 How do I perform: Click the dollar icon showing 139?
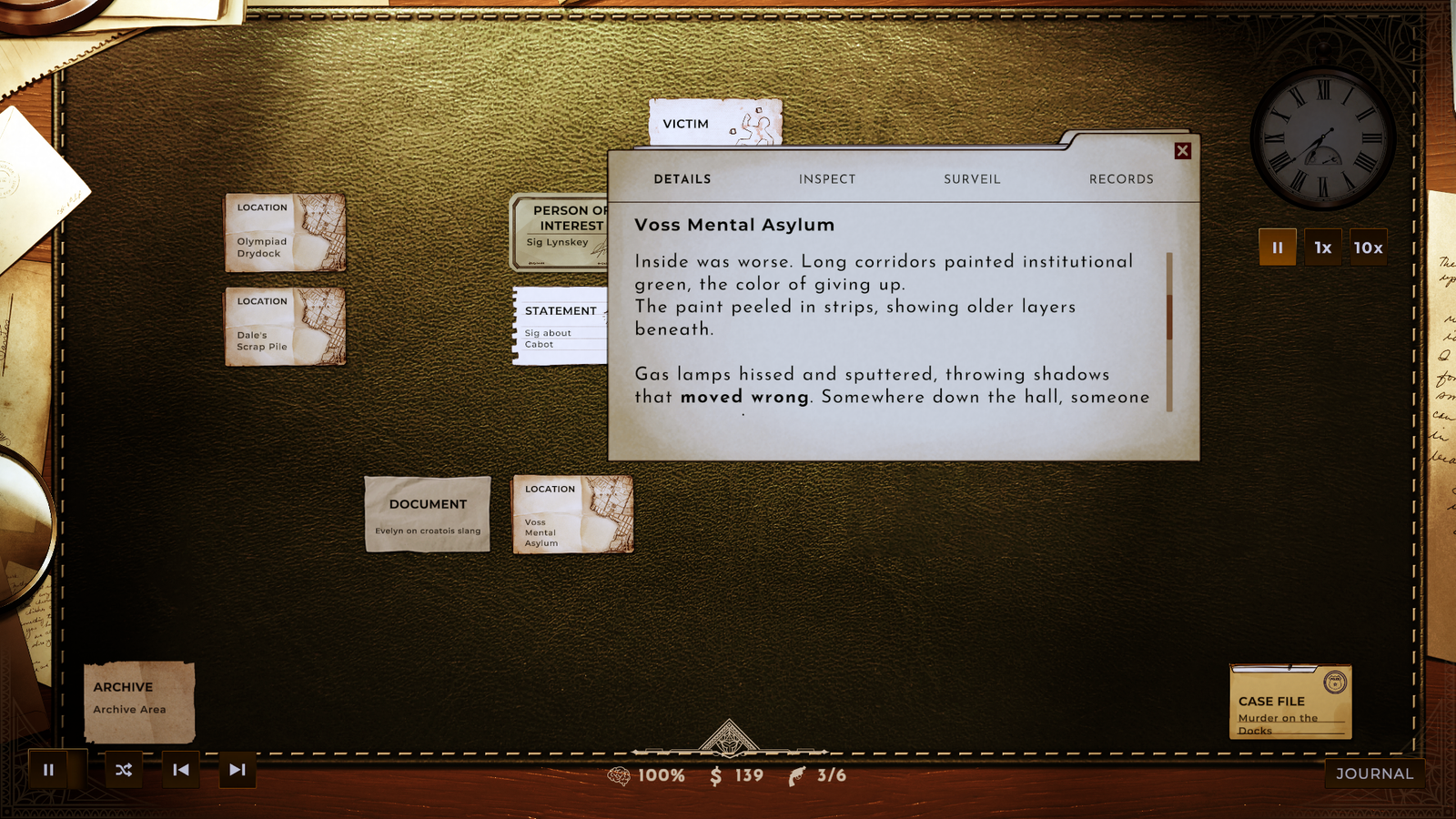coord(717,776)
